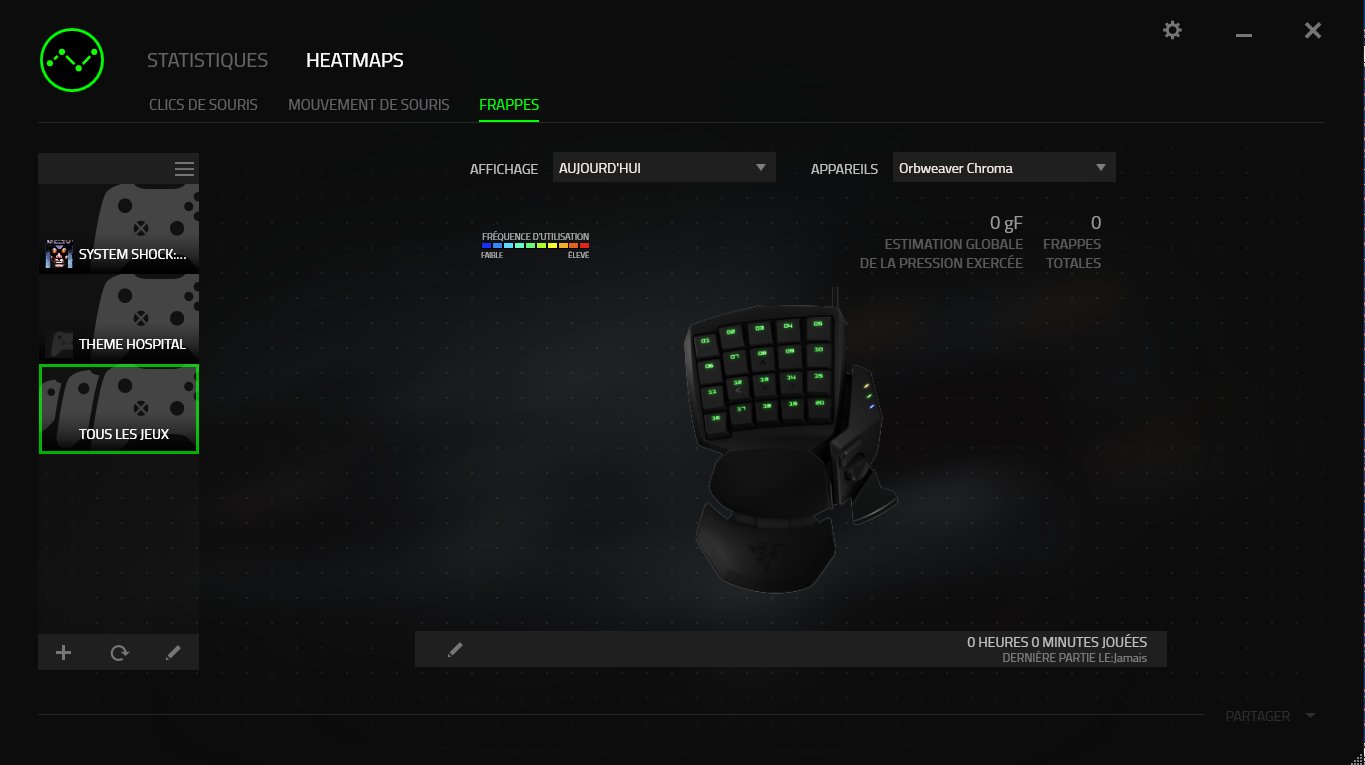Click the pencil icon on the playtime bar
Screen dimensions: 1365x765
click(x=456, y=648)
